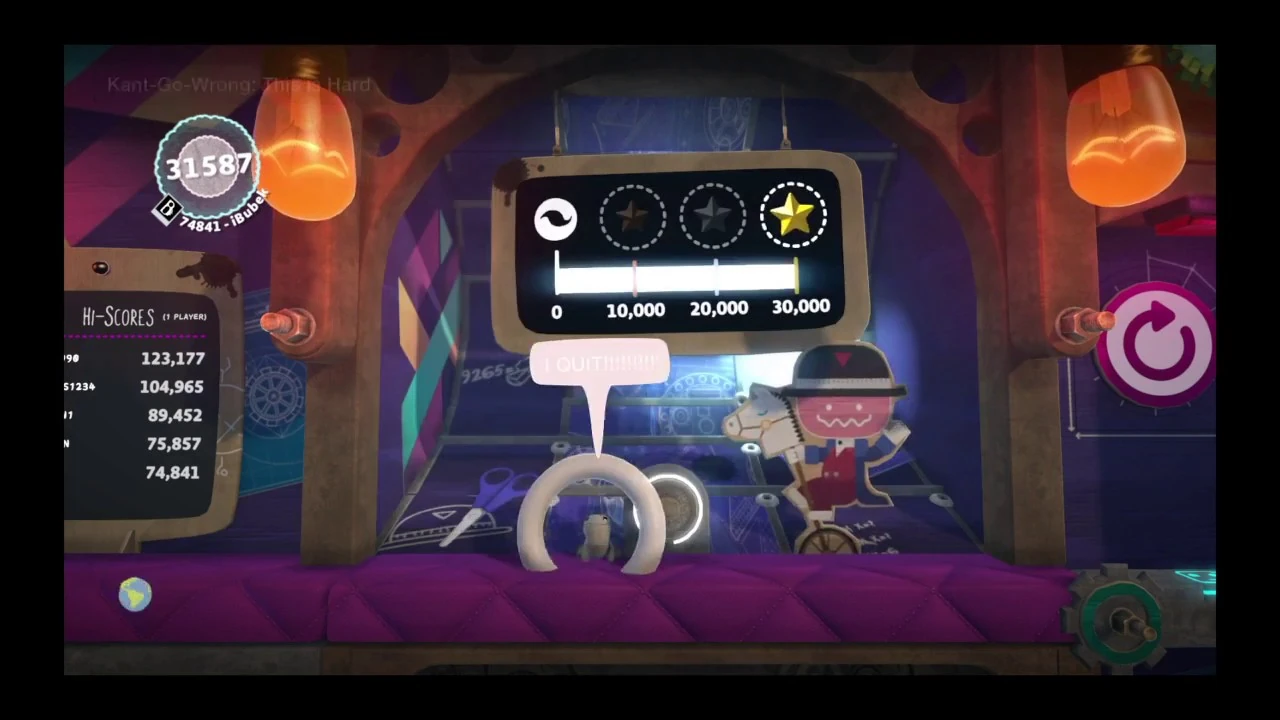Click the small globe icon bottom left

coord(135,595)
